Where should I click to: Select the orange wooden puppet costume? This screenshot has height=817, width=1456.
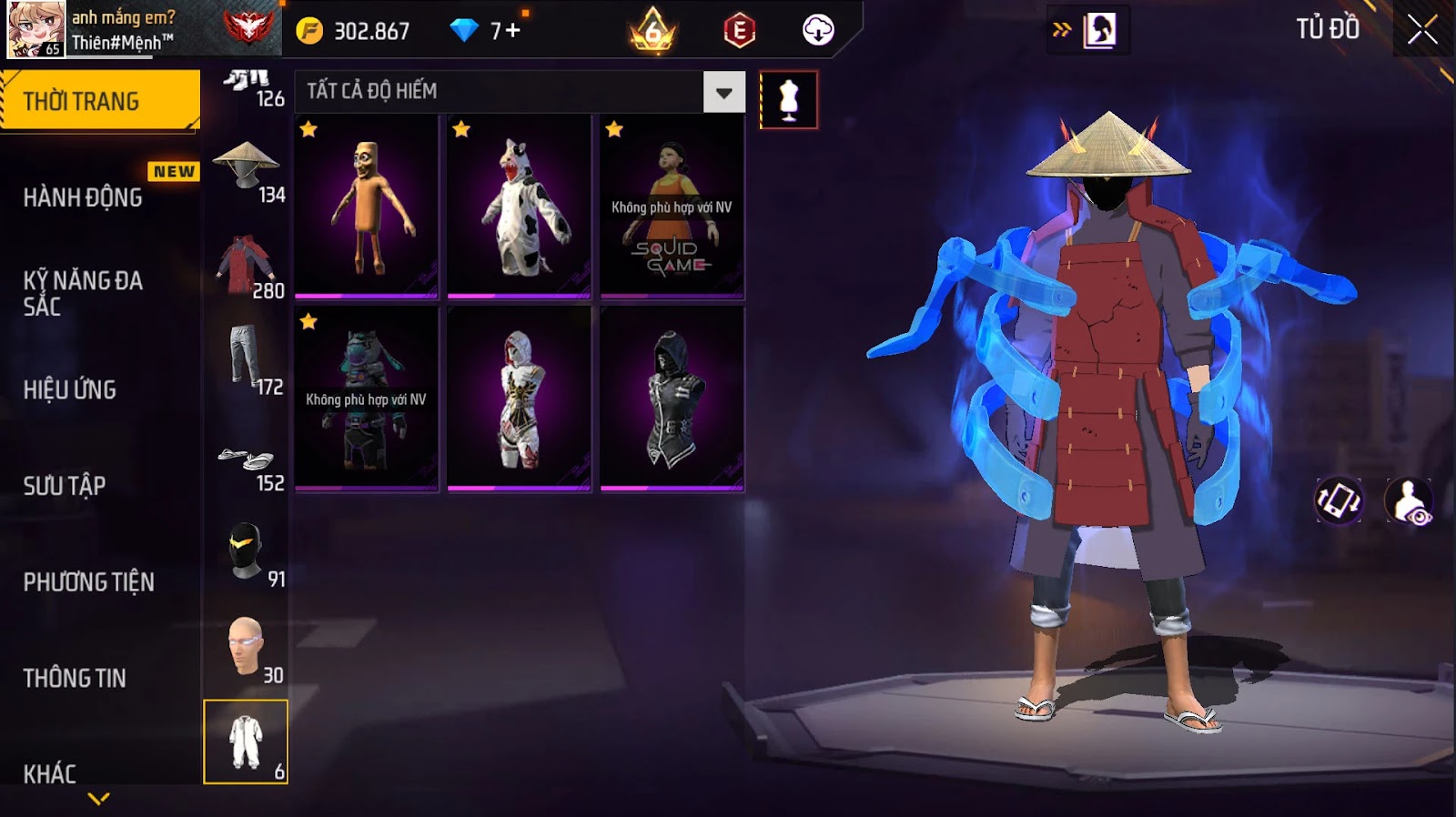pyautogui.click(x=367, y=207)
